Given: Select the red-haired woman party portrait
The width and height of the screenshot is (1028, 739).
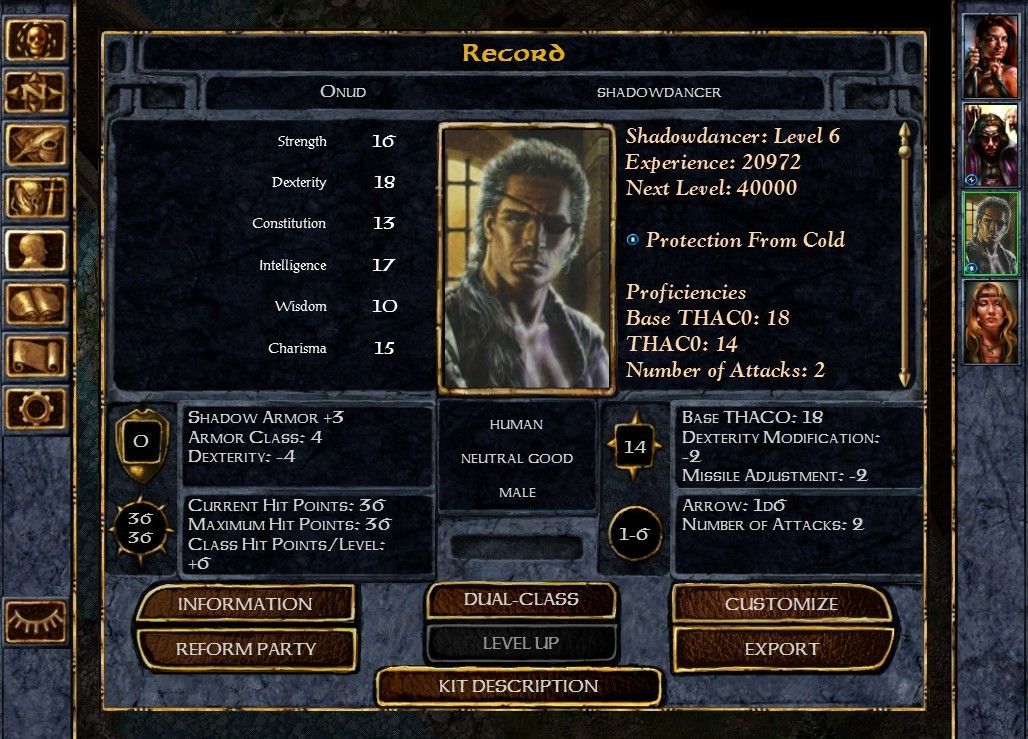Looking at the screenshot, I should pos(990,56).
